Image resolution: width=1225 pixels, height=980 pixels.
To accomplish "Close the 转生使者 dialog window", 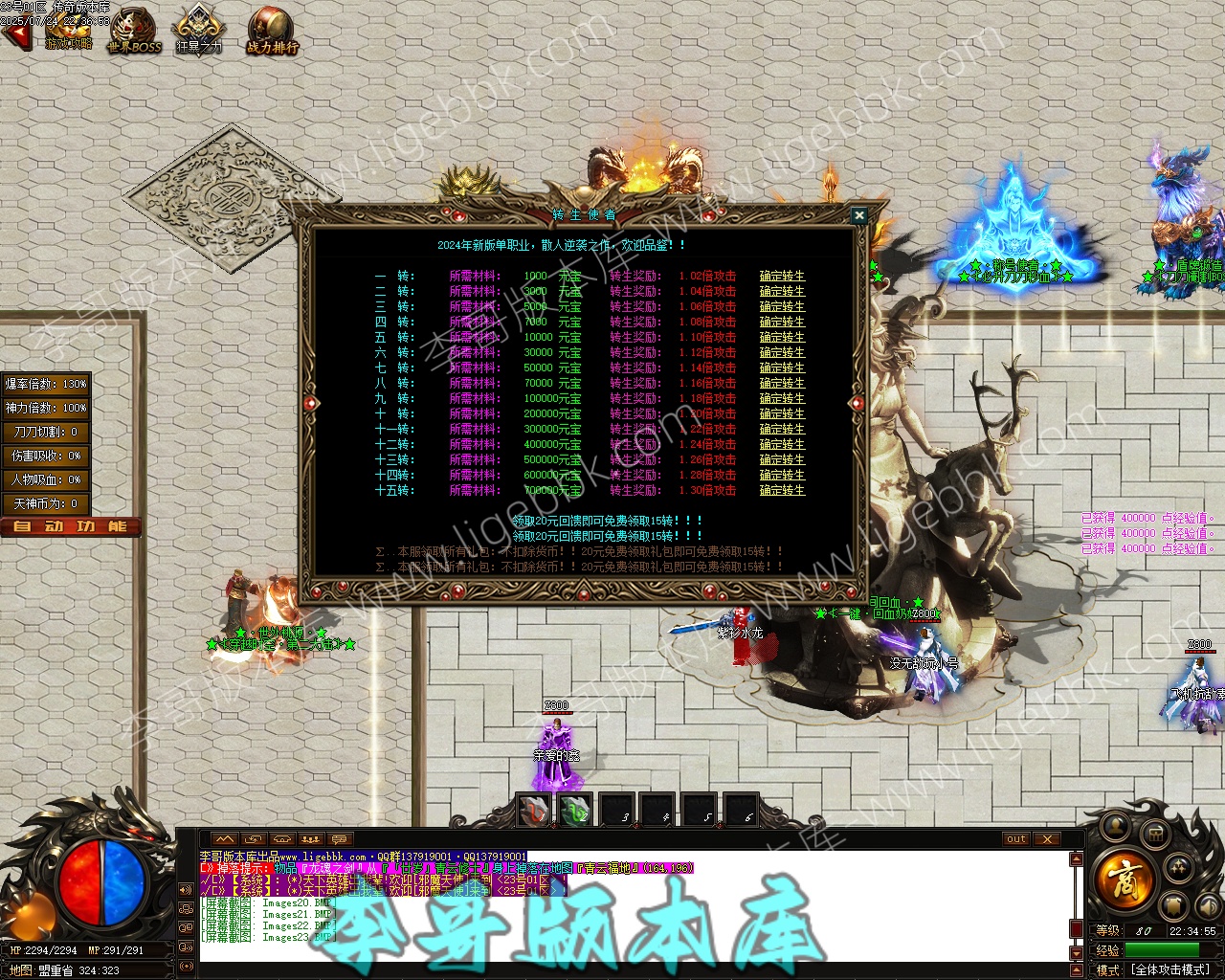I will coord(858,216).
